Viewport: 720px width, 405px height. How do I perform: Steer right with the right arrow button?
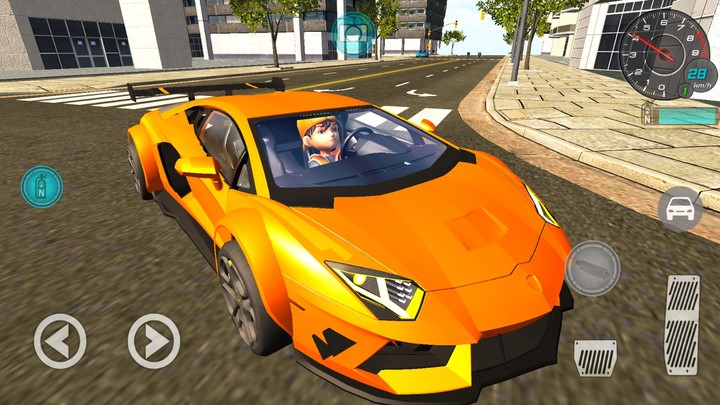pyautogui.click(x=154, y=341)
